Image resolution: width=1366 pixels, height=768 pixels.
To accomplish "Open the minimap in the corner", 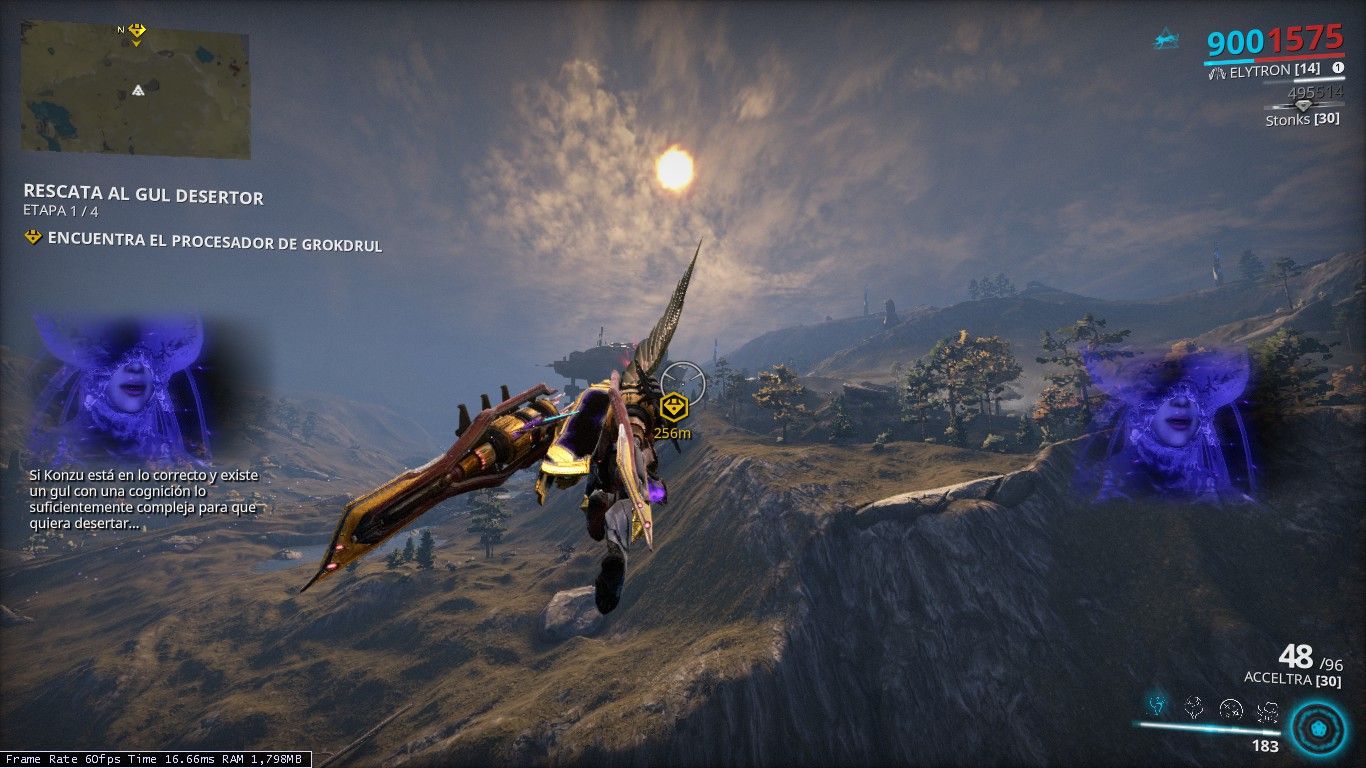I will click(x=135, y=90).
